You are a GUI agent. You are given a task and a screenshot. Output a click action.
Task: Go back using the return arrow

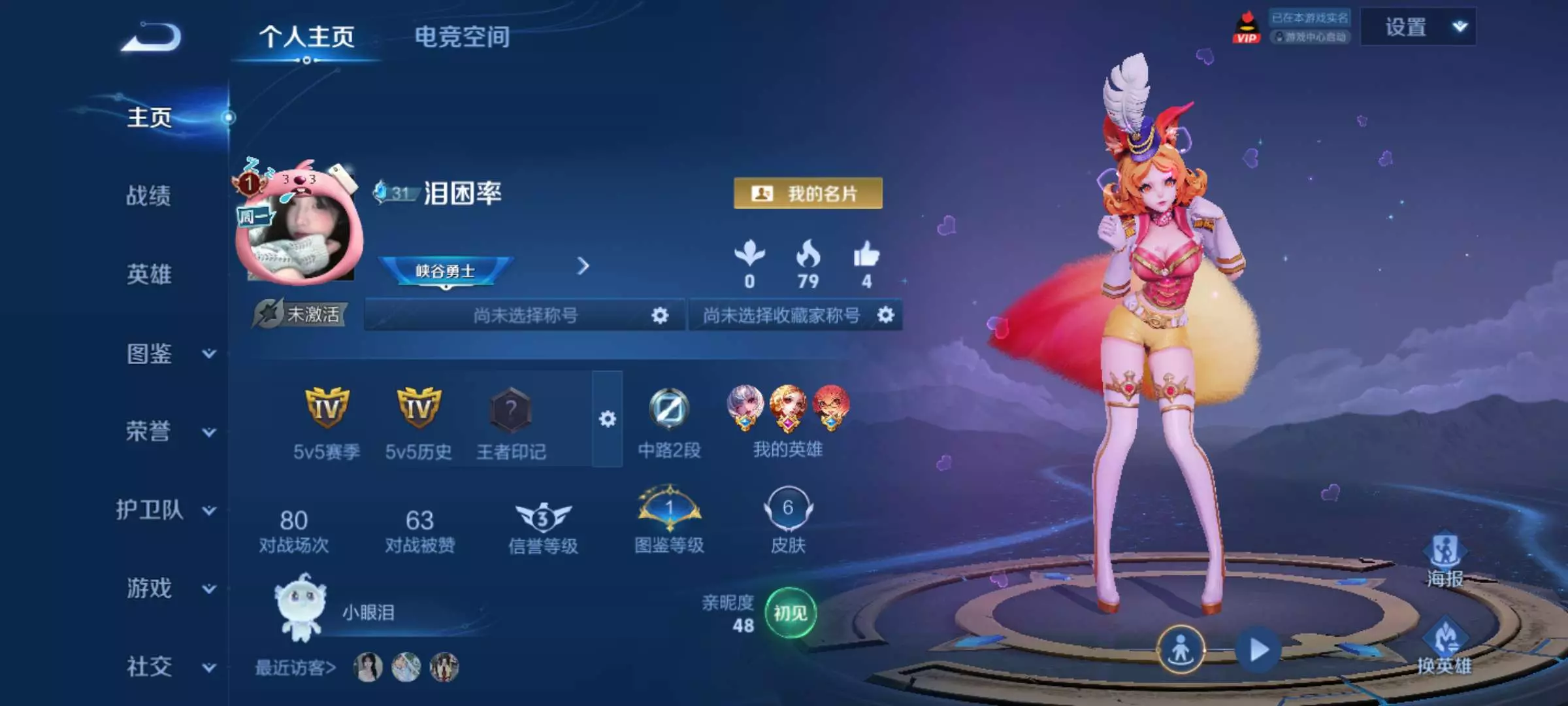click(x=152, y=37)
